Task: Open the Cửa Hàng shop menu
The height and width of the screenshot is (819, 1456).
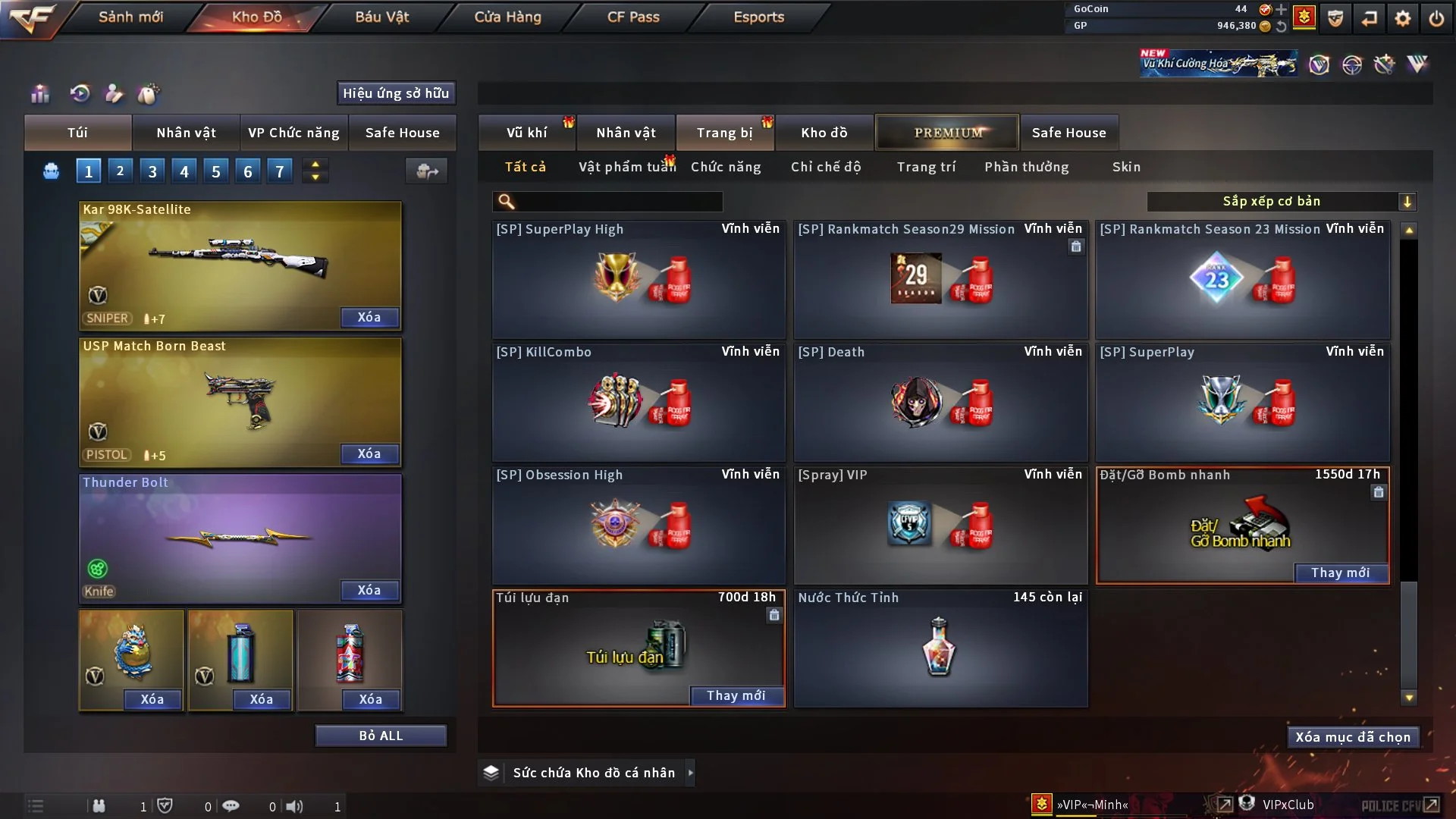Action: coord(507,17)
